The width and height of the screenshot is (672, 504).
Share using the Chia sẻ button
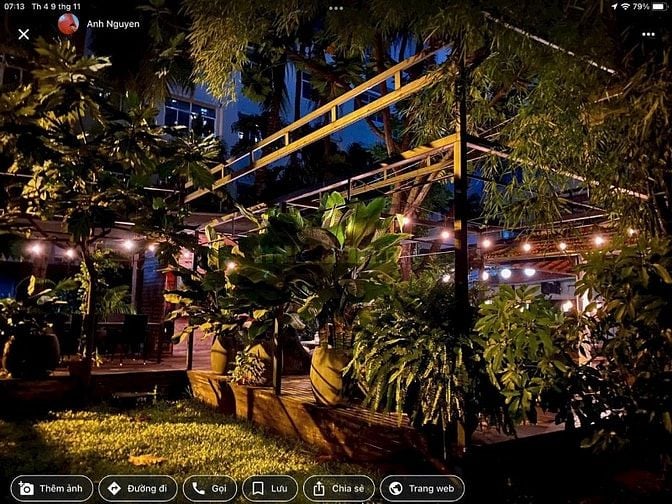pos(339,488)
